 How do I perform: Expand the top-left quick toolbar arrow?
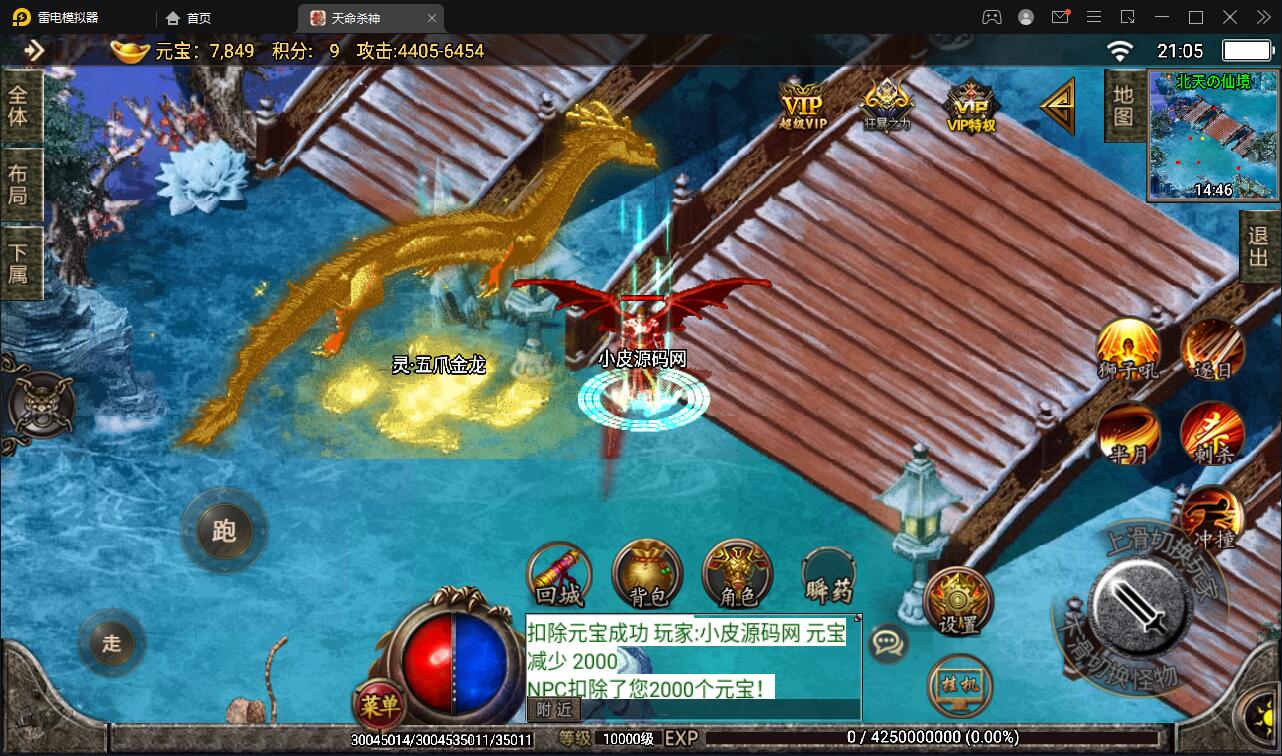pos(36,49)
